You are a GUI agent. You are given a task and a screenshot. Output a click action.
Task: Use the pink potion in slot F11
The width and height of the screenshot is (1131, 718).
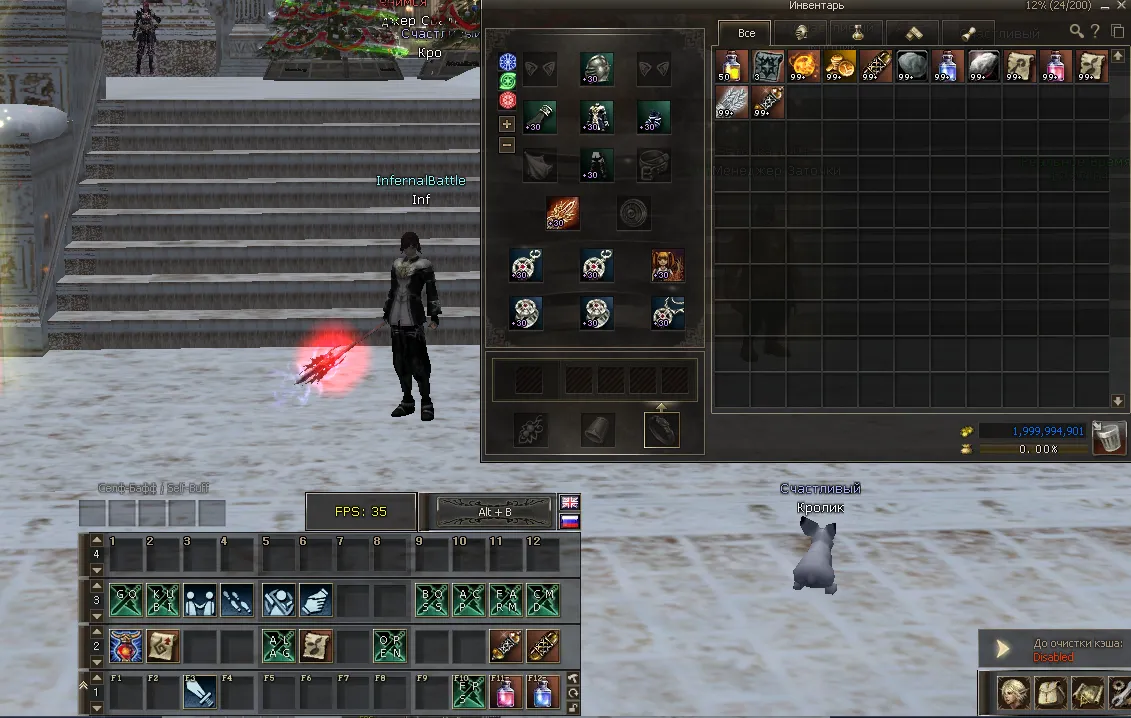tap(506, 692)
